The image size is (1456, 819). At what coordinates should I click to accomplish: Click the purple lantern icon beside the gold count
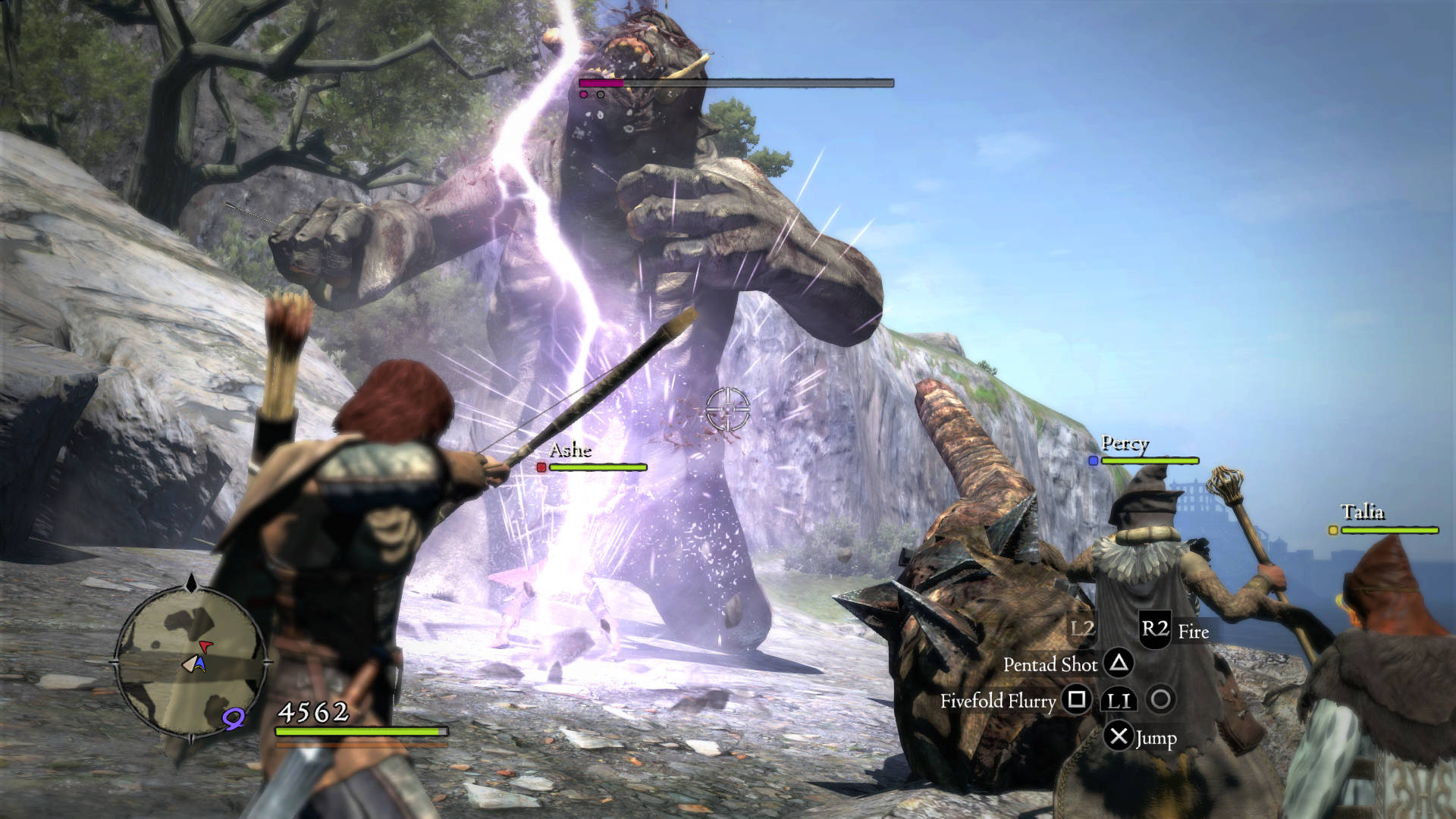(234, 719)
